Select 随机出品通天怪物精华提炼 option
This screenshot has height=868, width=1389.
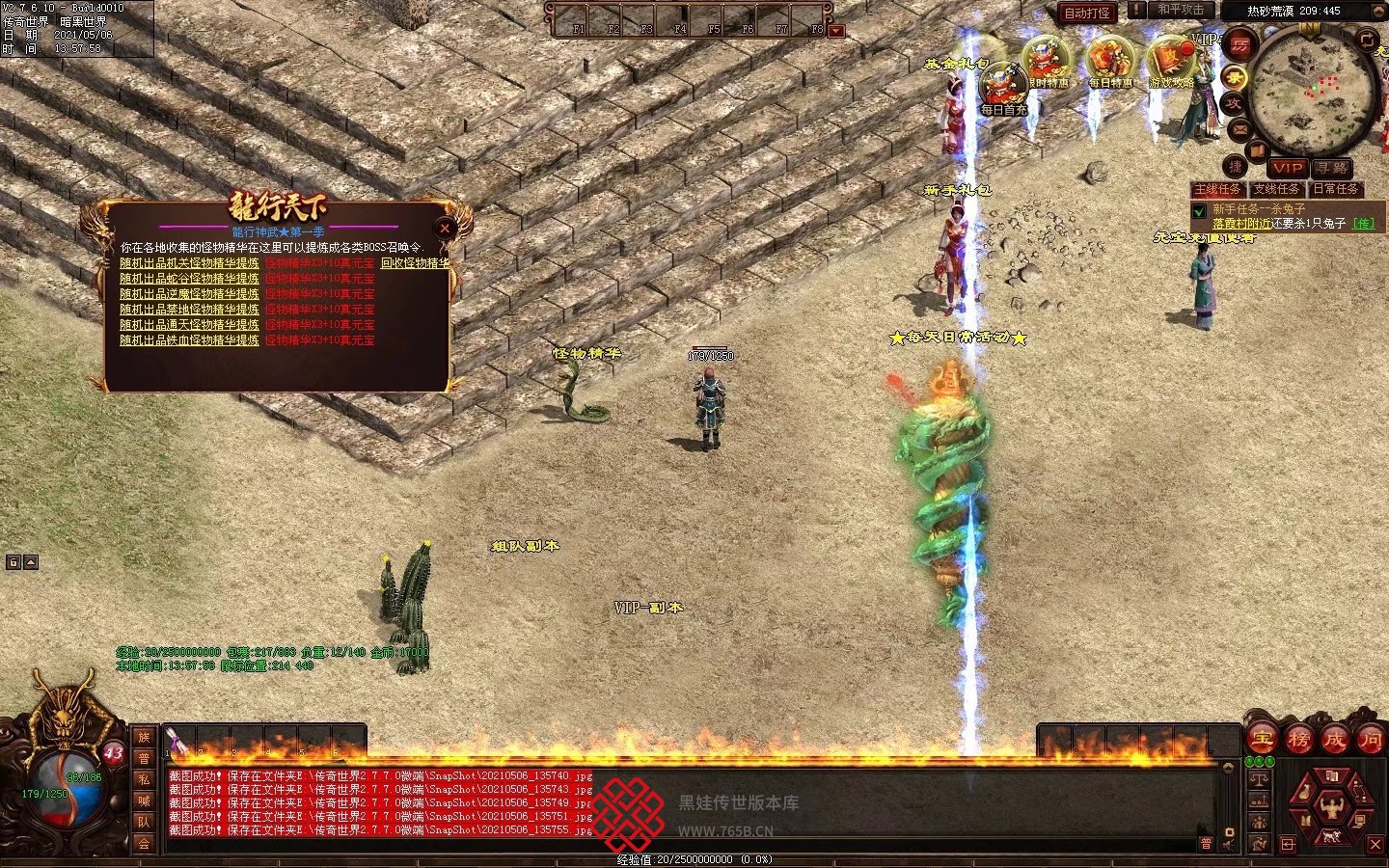pos(189,324)
